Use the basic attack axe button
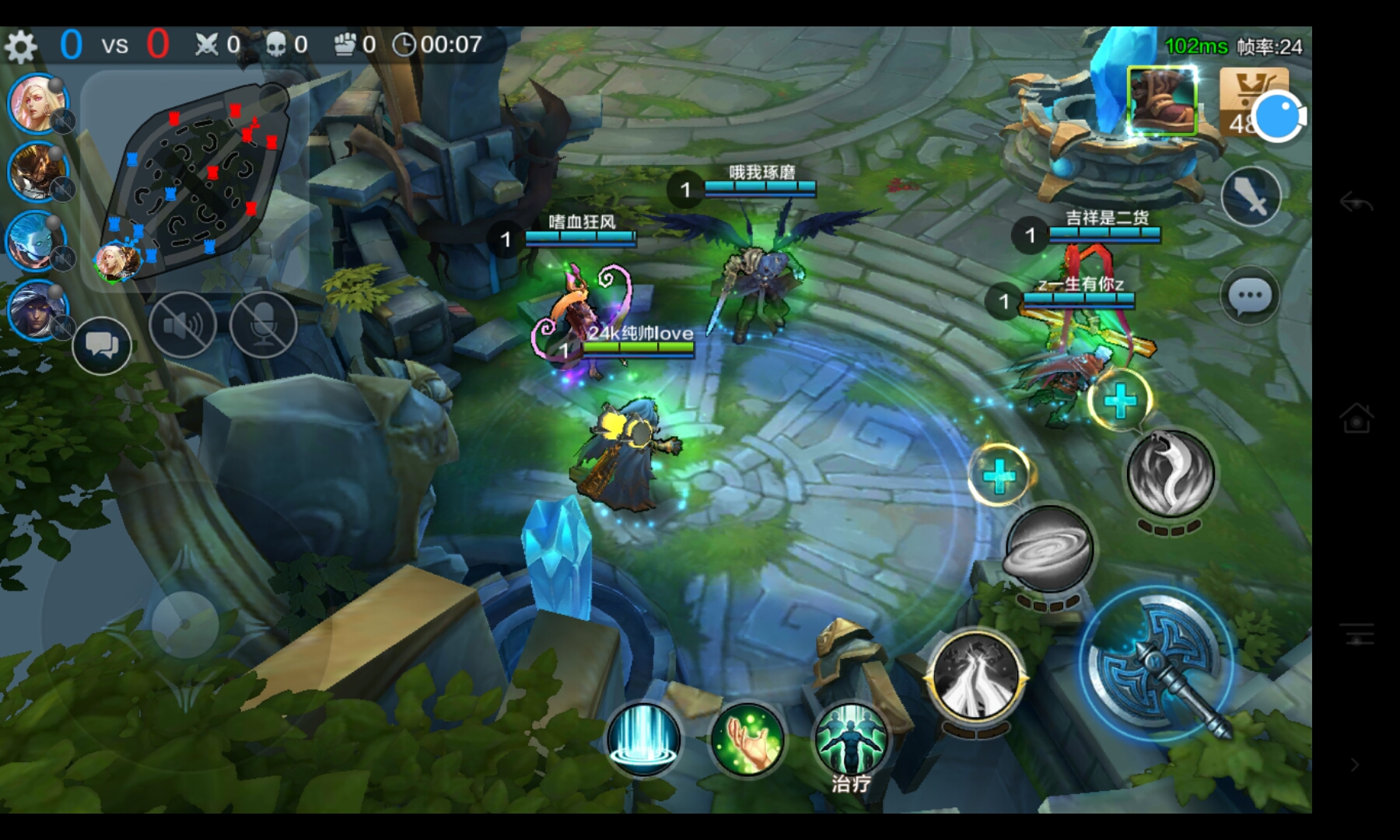The height and width of the screenshot is (840, 1400). pos(1159,663)
